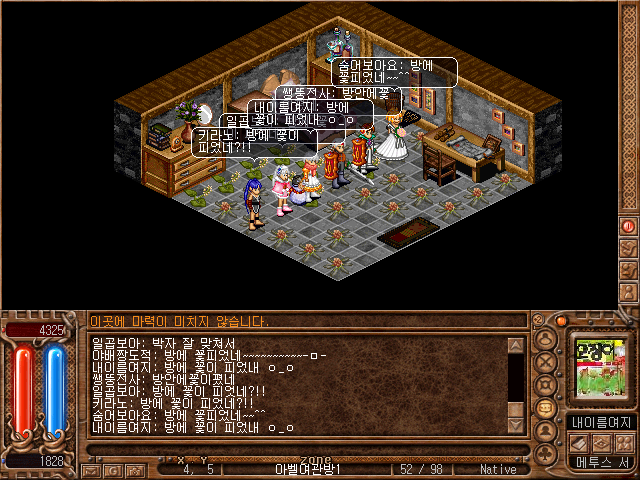Select the round crossed-swords icon button
640x480 pixels.
click(x=547, y=362)
